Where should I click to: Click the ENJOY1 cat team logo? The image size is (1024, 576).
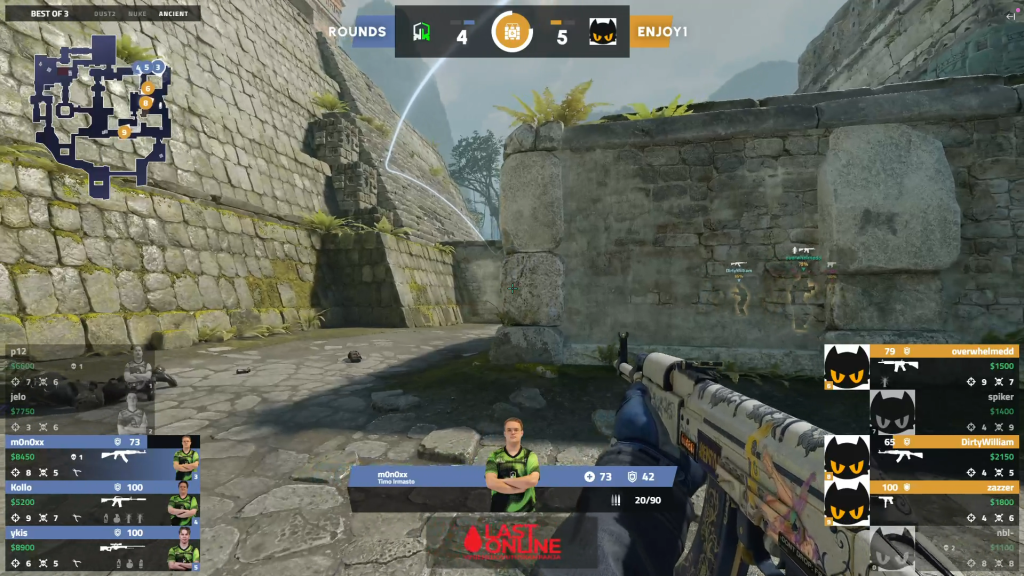(x=601, y=32)
